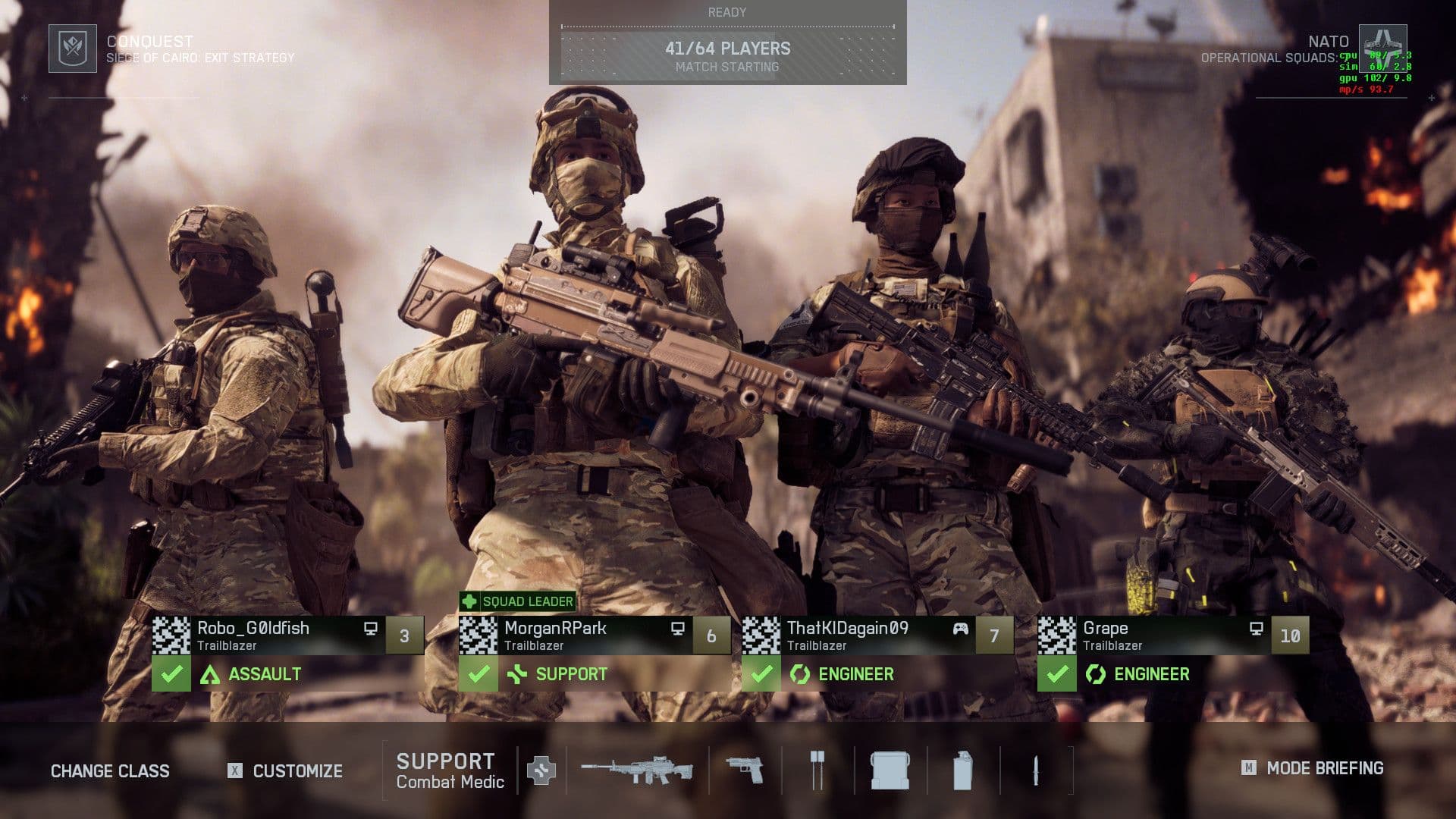The height and width of the screenshot is (819, 1456).
Task: Select the twin-stick gadget slot
Action: pos(817,770)
